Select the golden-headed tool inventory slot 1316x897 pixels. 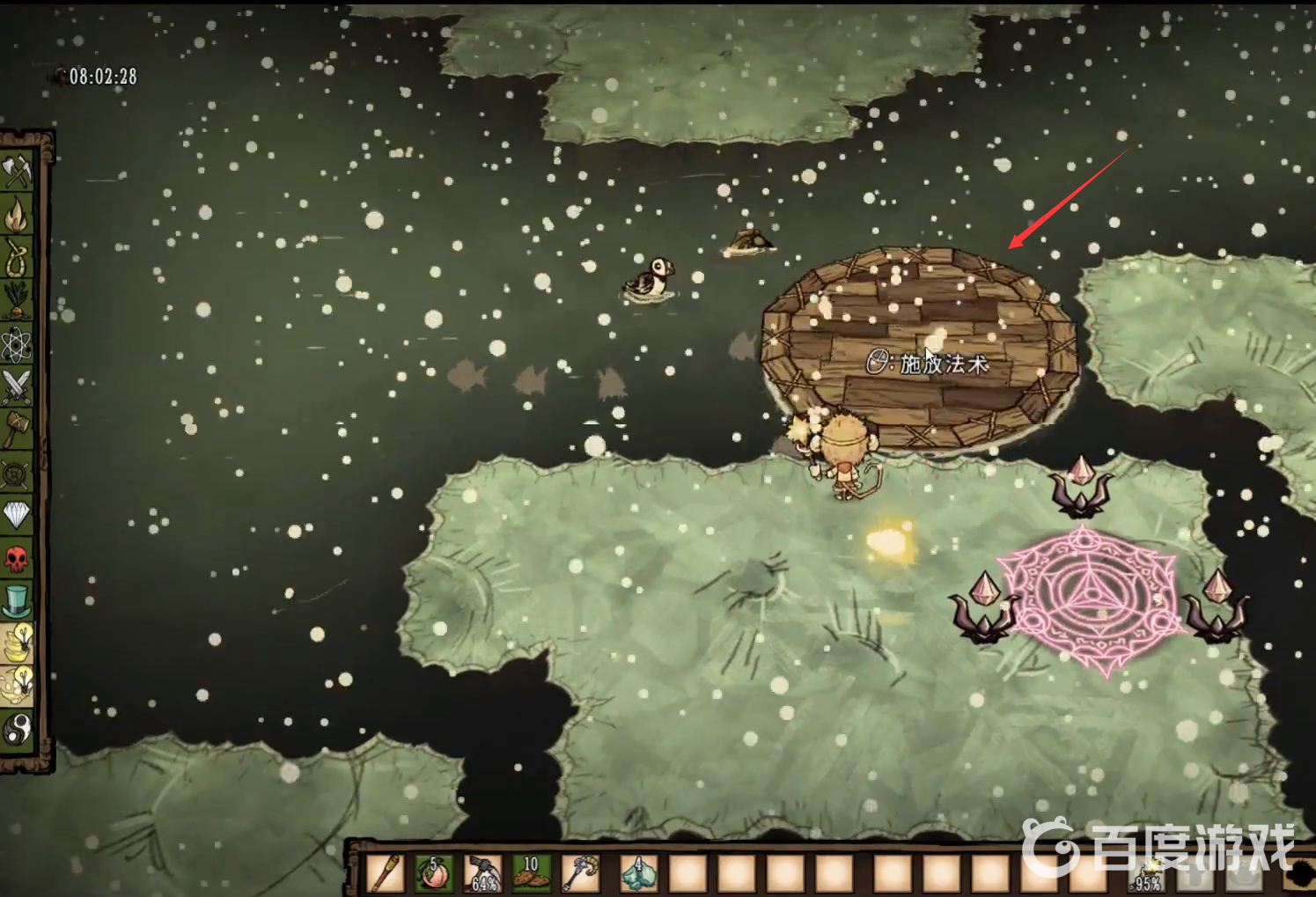[x=579, y=873]
